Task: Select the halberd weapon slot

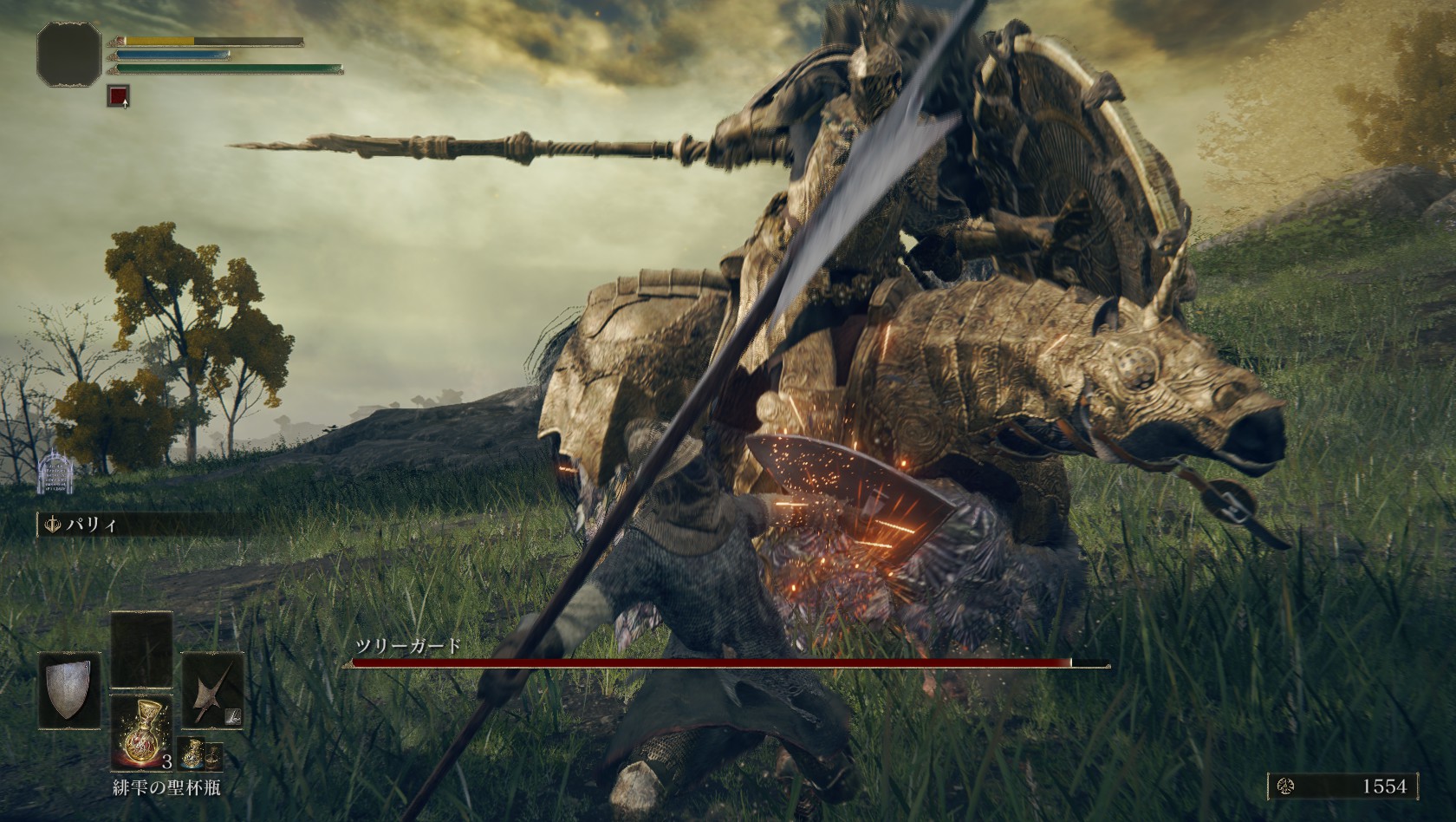Action: (x=211, y=691)
